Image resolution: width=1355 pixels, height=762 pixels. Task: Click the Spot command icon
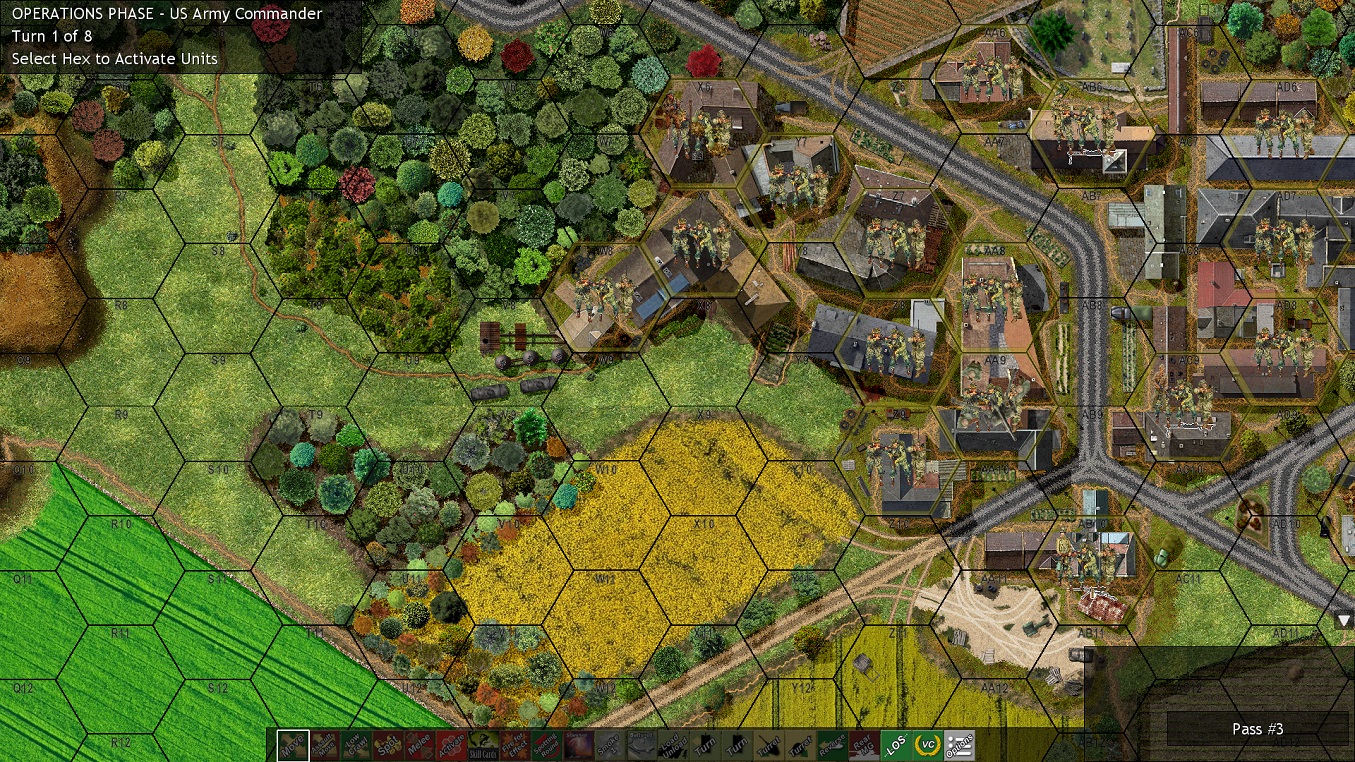(x=385, y=746)
